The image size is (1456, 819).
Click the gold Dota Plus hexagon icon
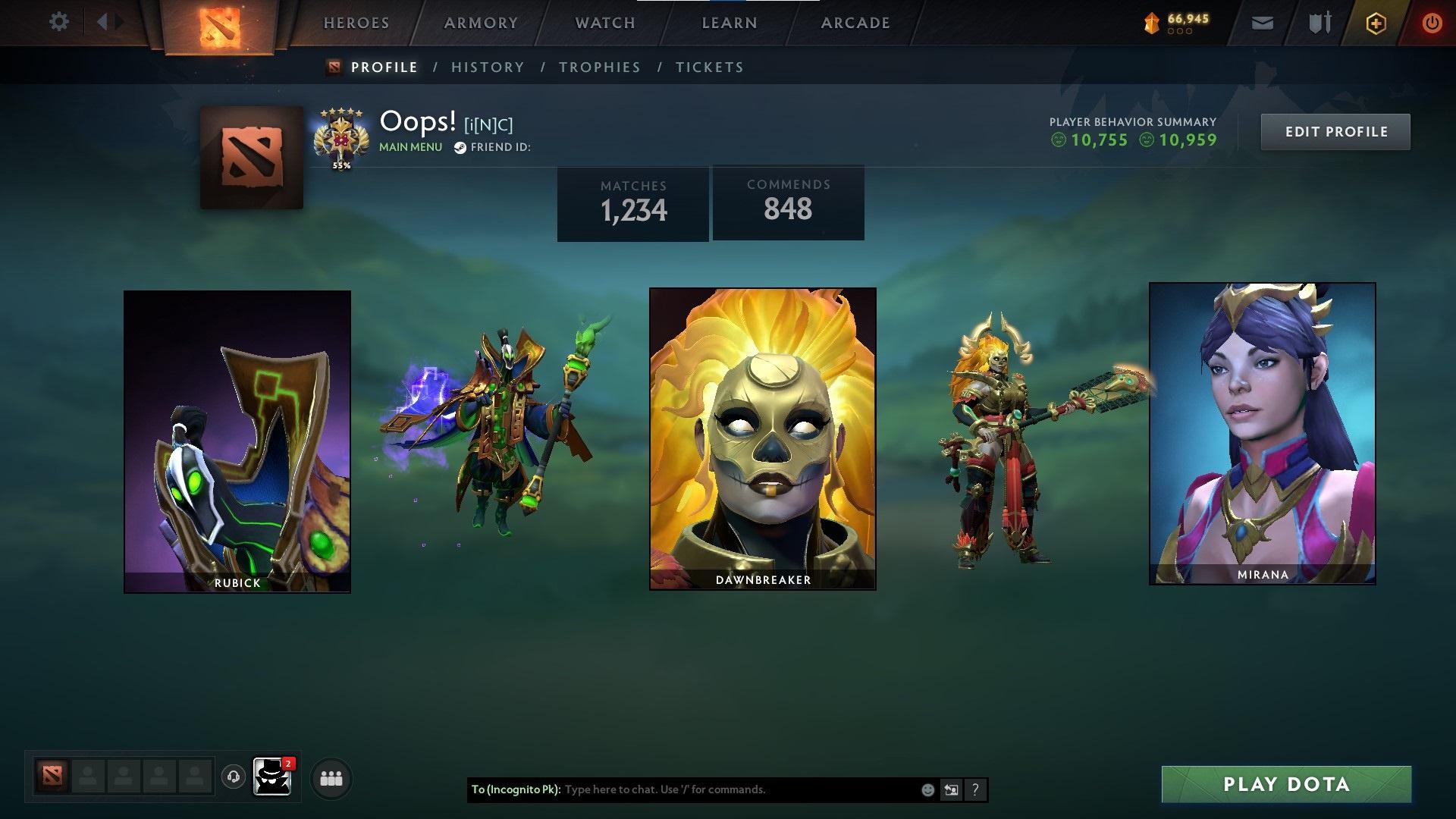tap(1375, 22)
